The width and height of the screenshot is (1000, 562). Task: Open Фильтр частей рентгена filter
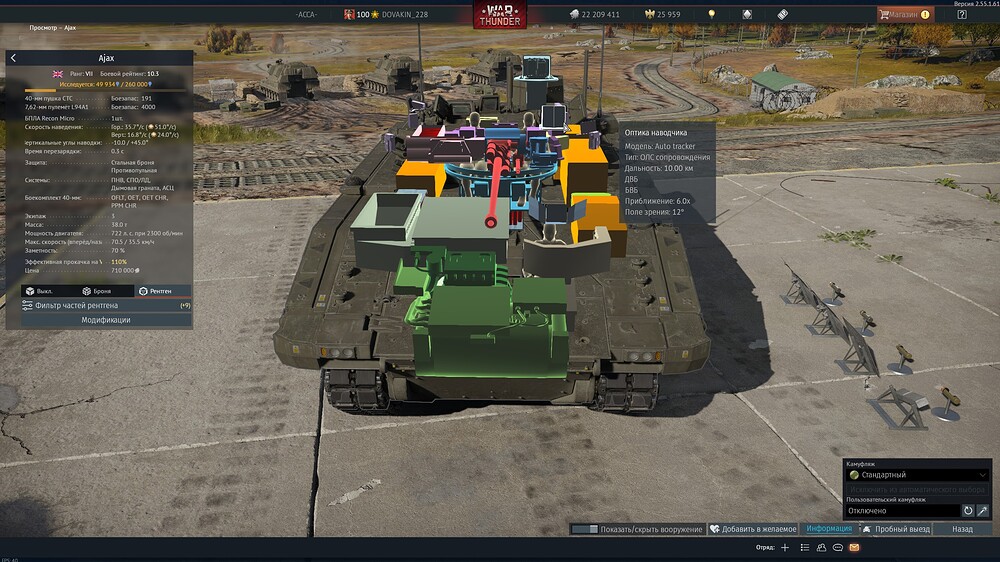point(100,305)
